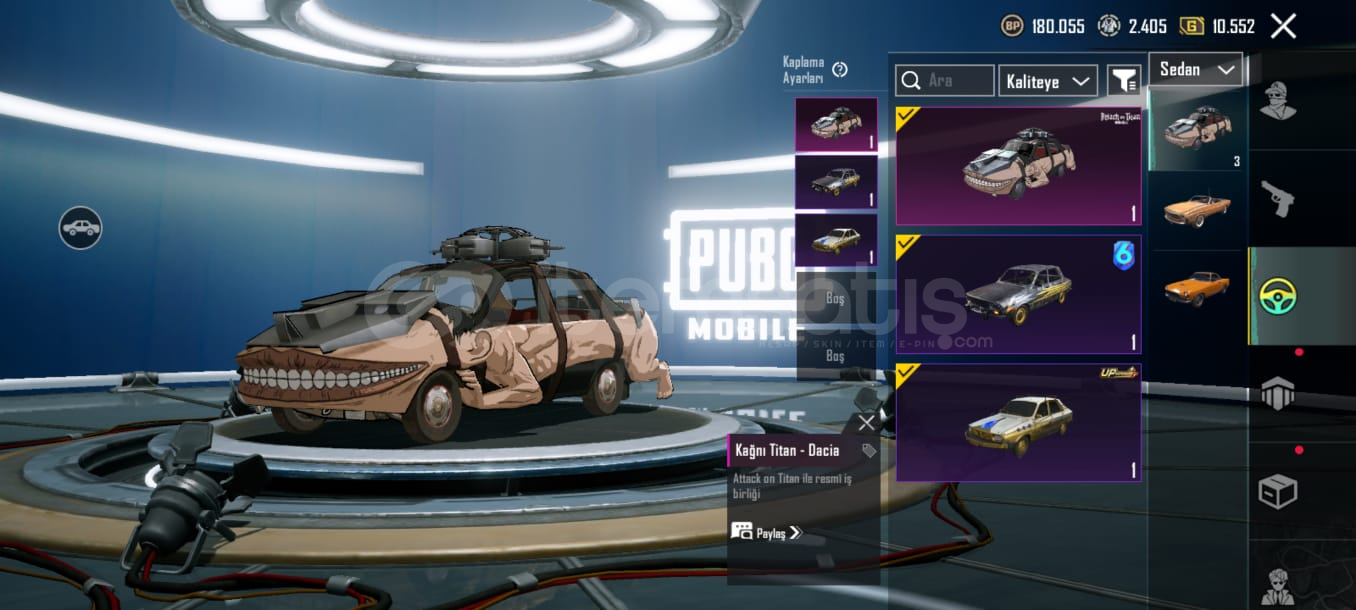1356x610 pixels.
Task: Close the inventory screen with the X
Action: click(x=1283, y=26)
